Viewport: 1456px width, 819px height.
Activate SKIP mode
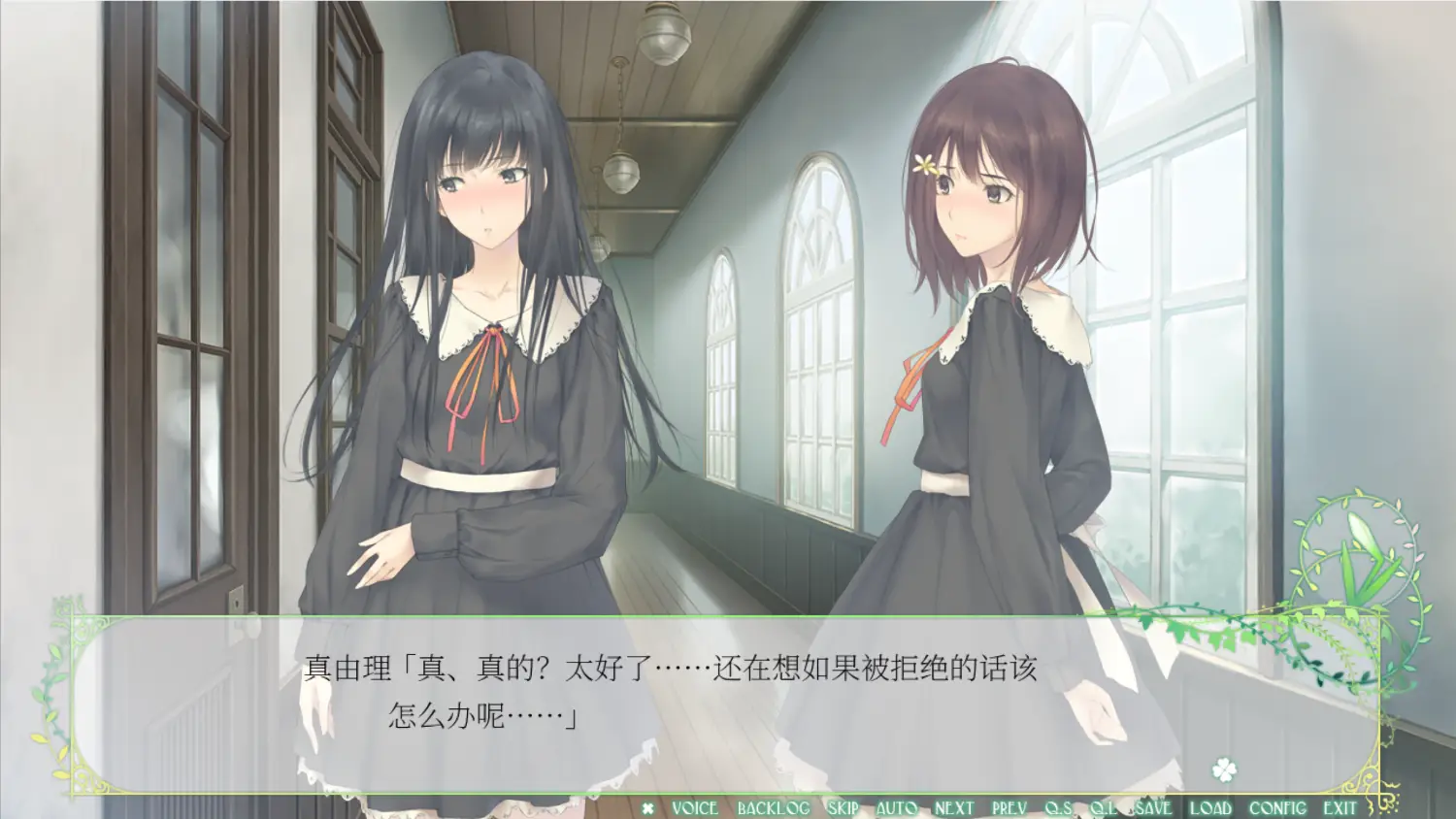click(843, 808)
